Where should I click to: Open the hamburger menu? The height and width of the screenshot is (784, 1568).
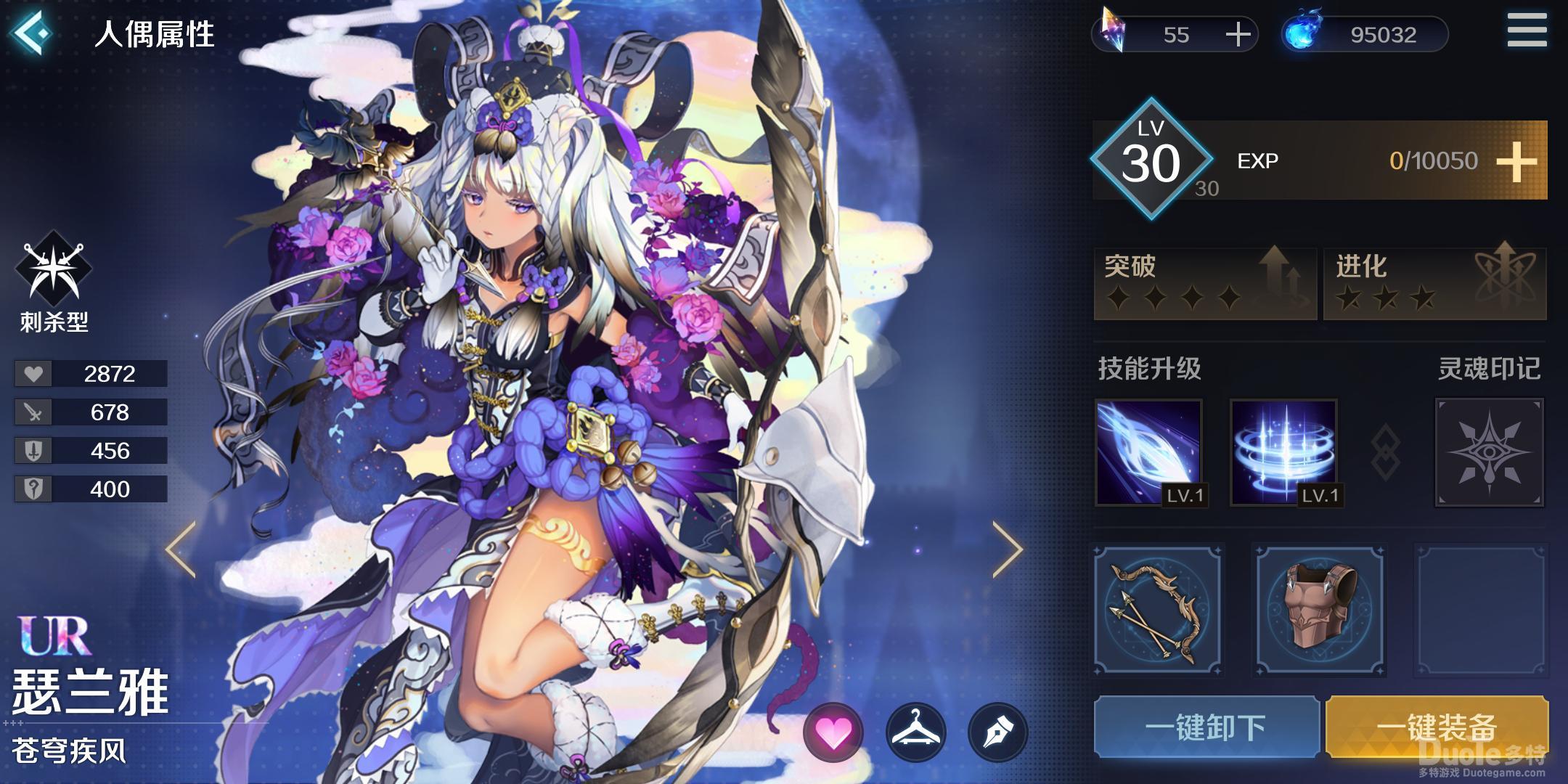pyautogui.click(x=1526, y=30)
